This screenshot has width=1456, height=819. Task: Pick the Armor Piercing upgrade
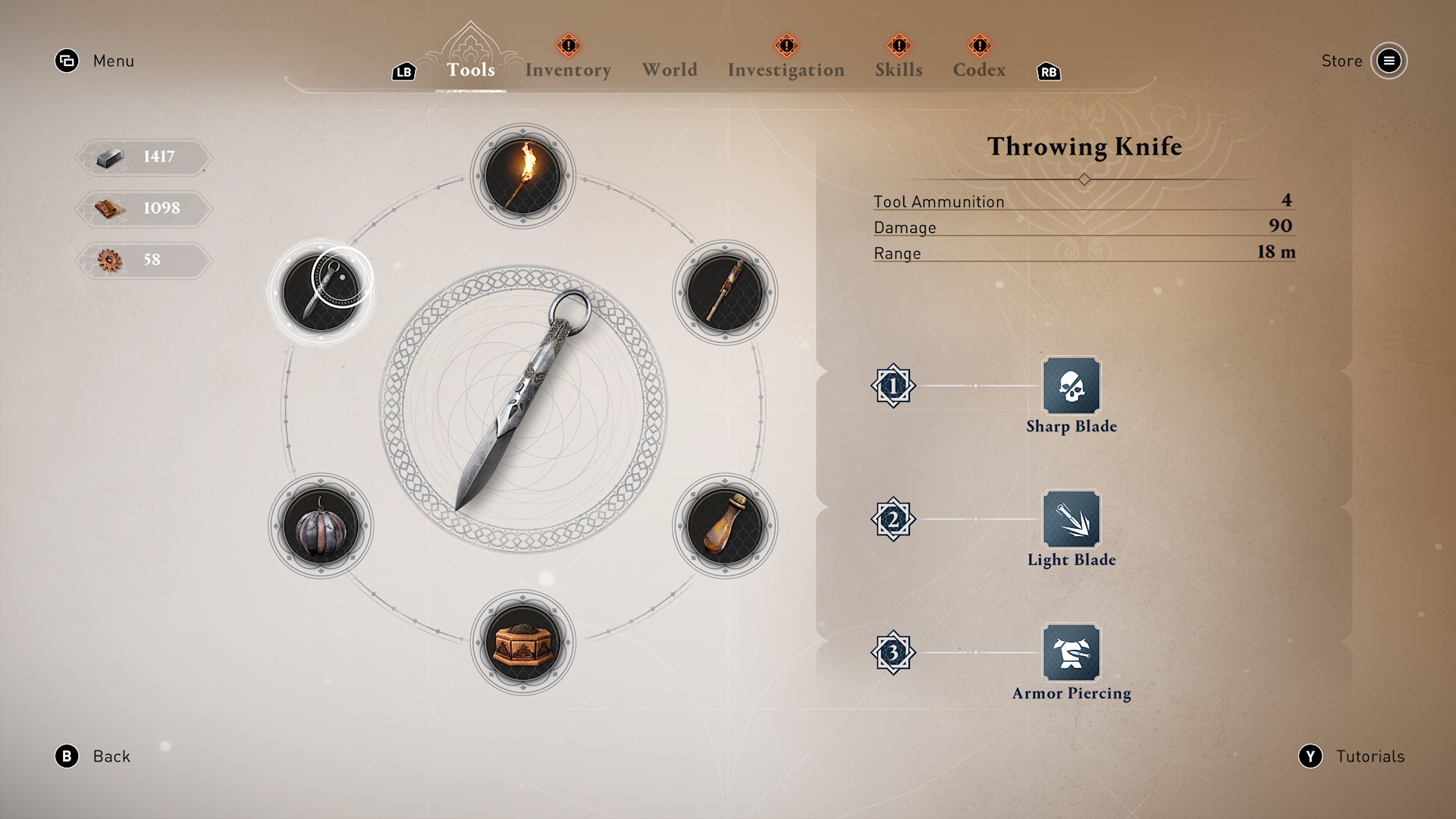tap(1071, 653)
